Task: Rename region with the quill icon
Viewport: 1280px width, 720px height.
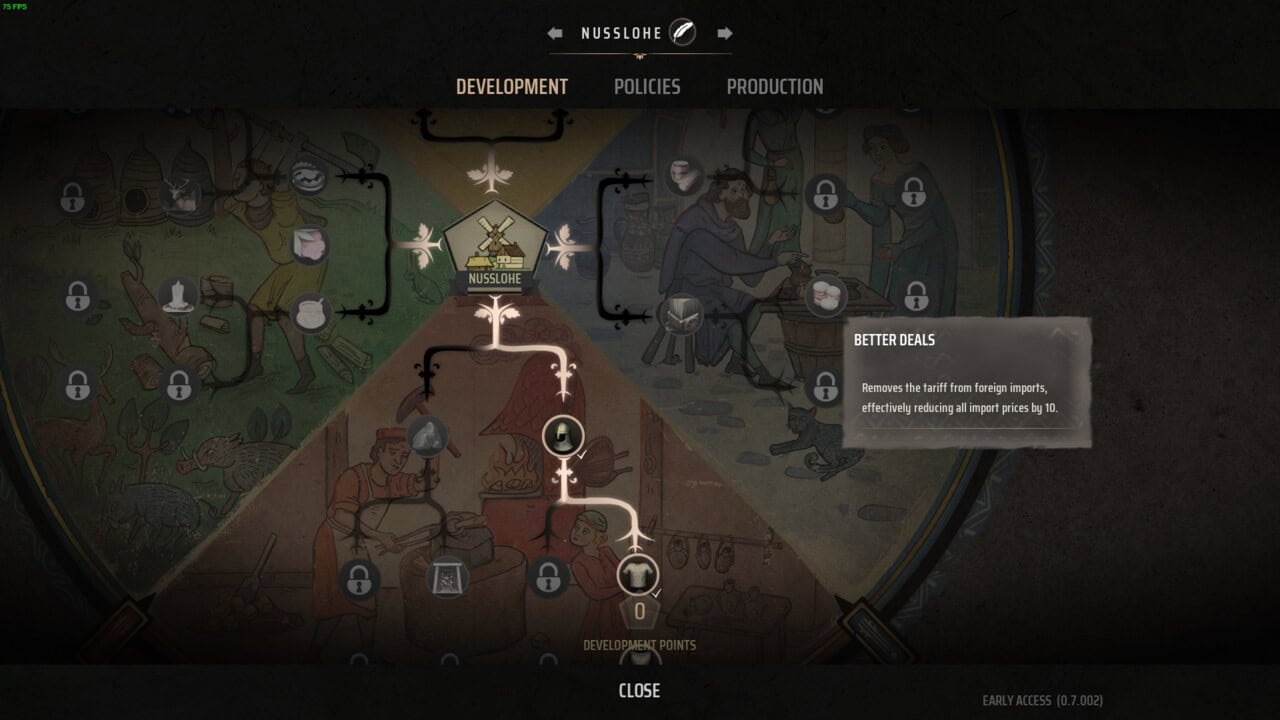Action: point(683,32)
